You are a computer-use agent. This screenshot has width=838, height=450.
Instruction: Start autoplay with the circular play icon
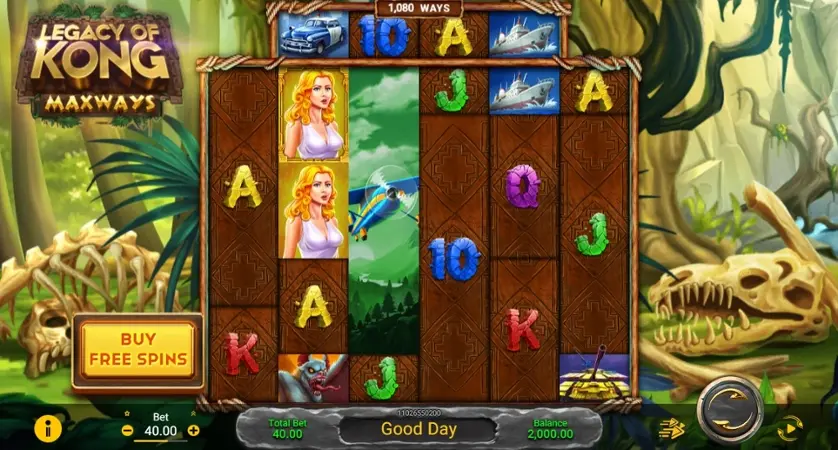[790, 428]
